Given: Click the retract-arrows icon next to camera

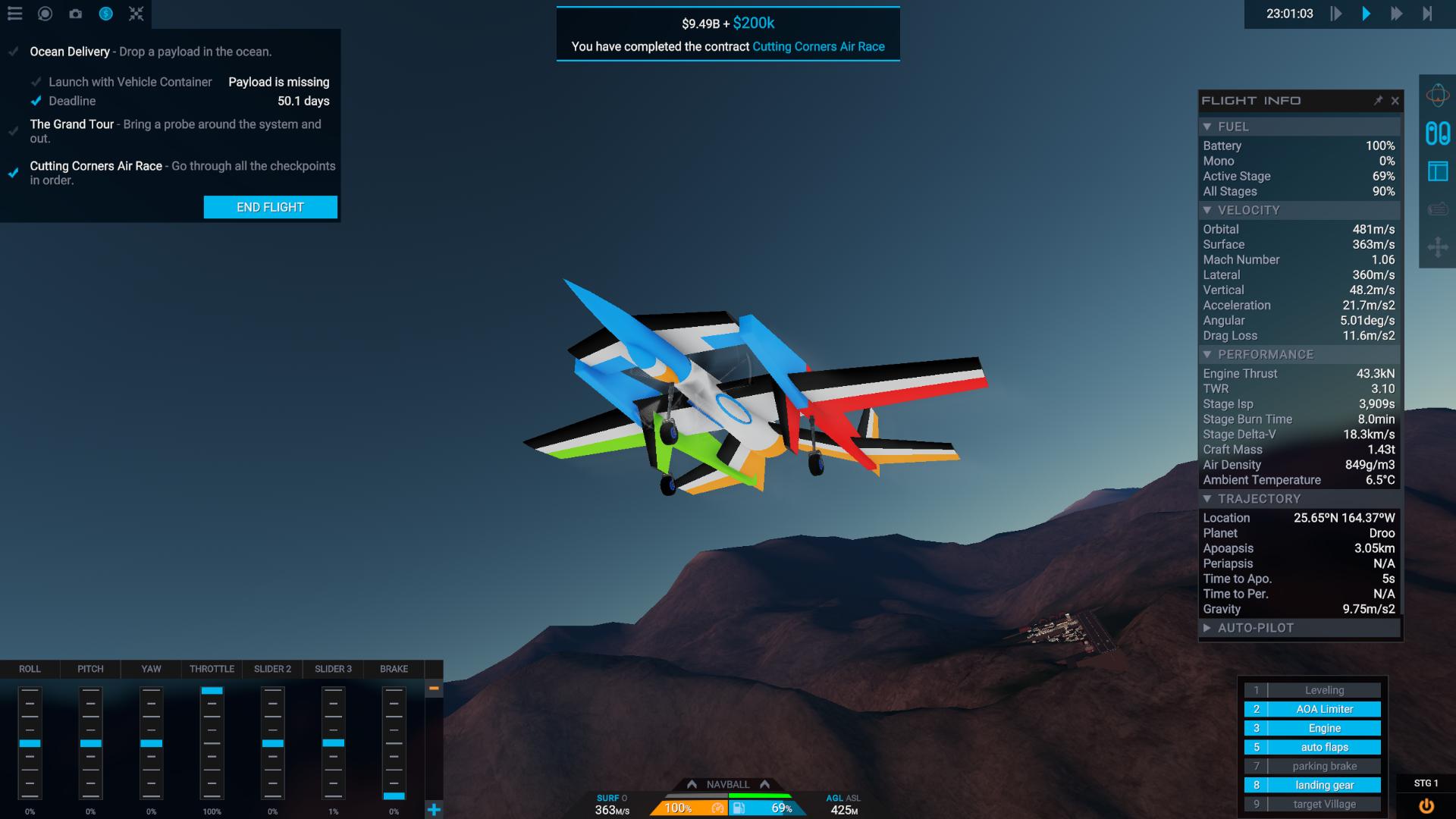Looking at the screenshot, I should pyautogui.click(x=135, y=13).
